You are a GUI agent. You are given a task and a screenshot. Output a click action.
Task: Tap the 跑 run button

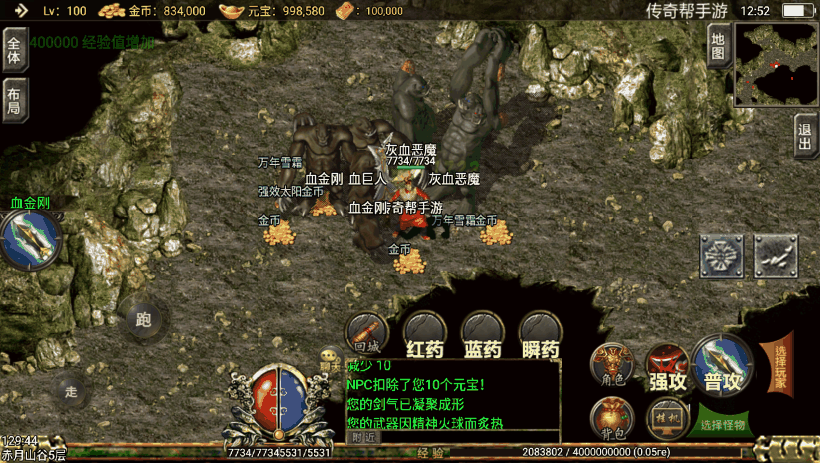pyautogui.click(x=143, y=320)
